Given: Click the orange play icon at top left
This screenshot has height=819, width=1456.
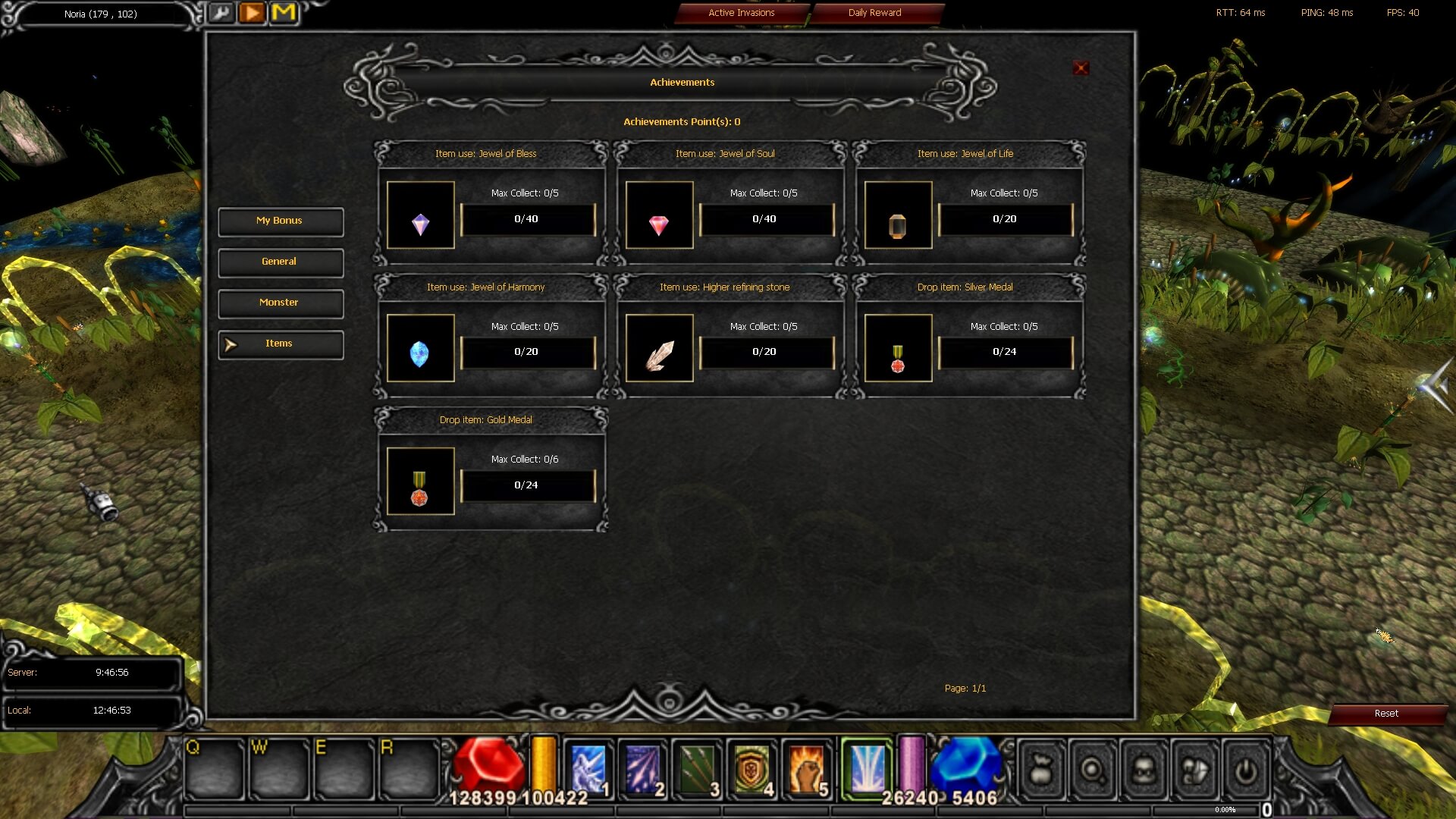Looking at the screenshot, I should click(x=253, y=13).
